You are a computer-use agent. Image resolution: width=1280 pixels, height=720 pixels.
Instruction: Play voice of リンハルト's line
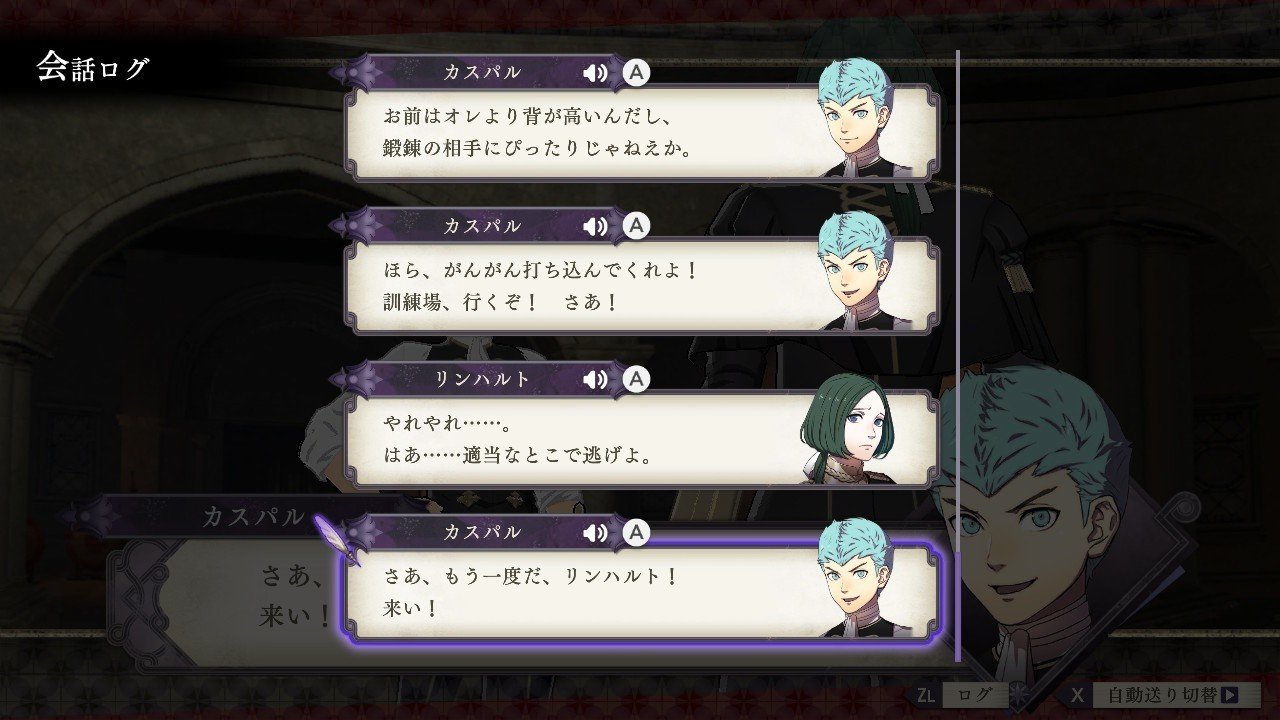(593, 379)
